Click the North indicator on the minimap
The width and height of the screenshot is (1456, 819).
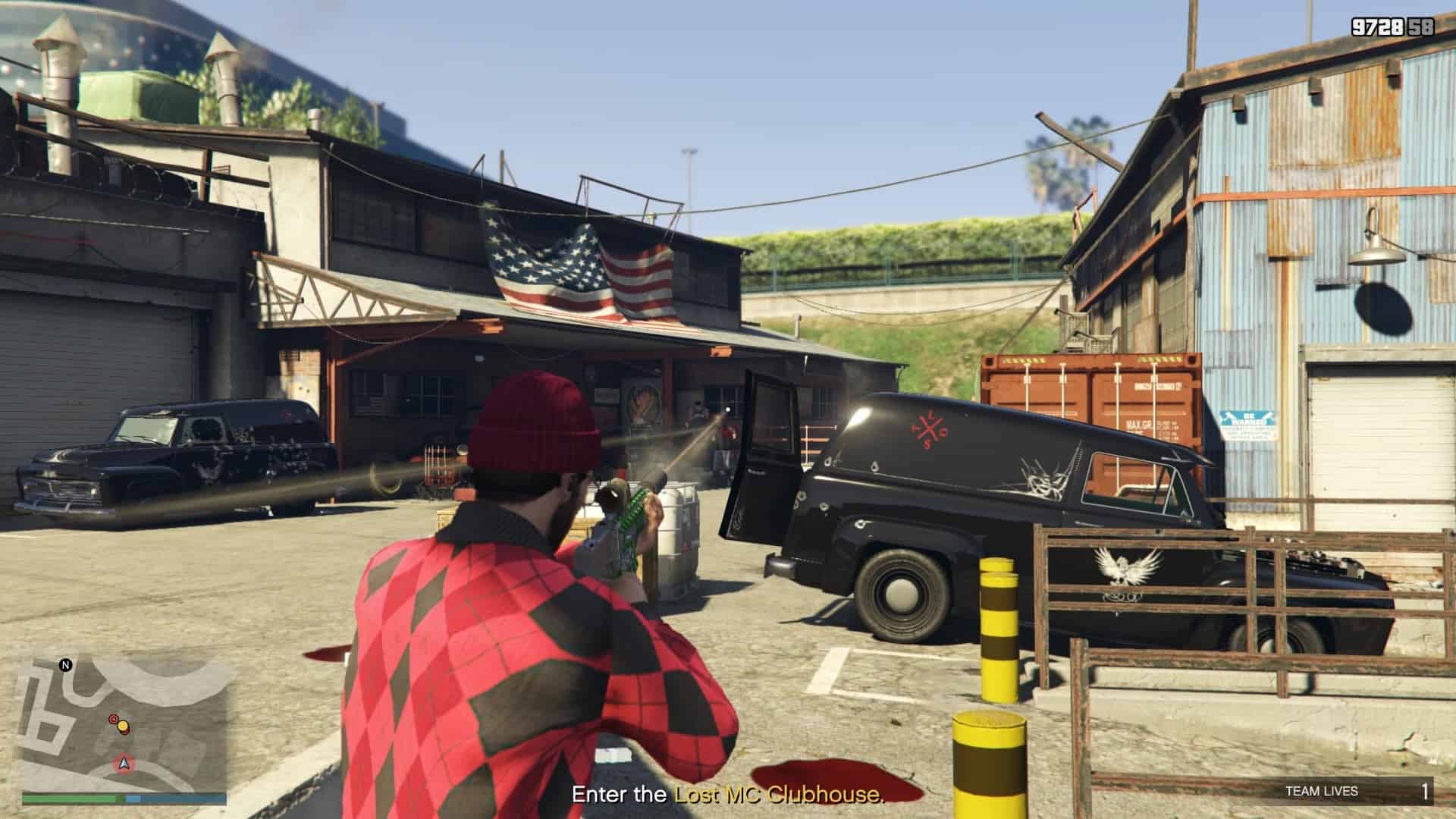coord(65,665)
